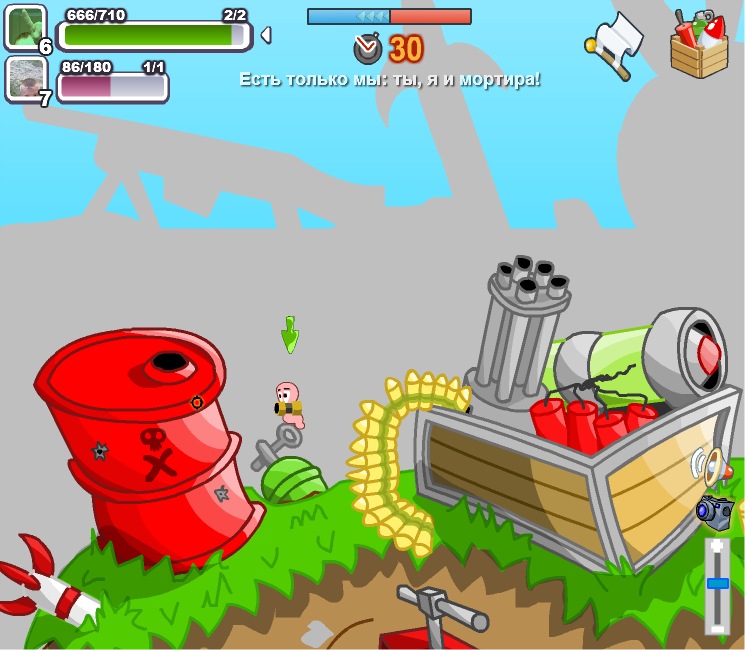Screen dimensions: 745x650
Task: Select the green team avatar portrait
Action: (25, 26)
